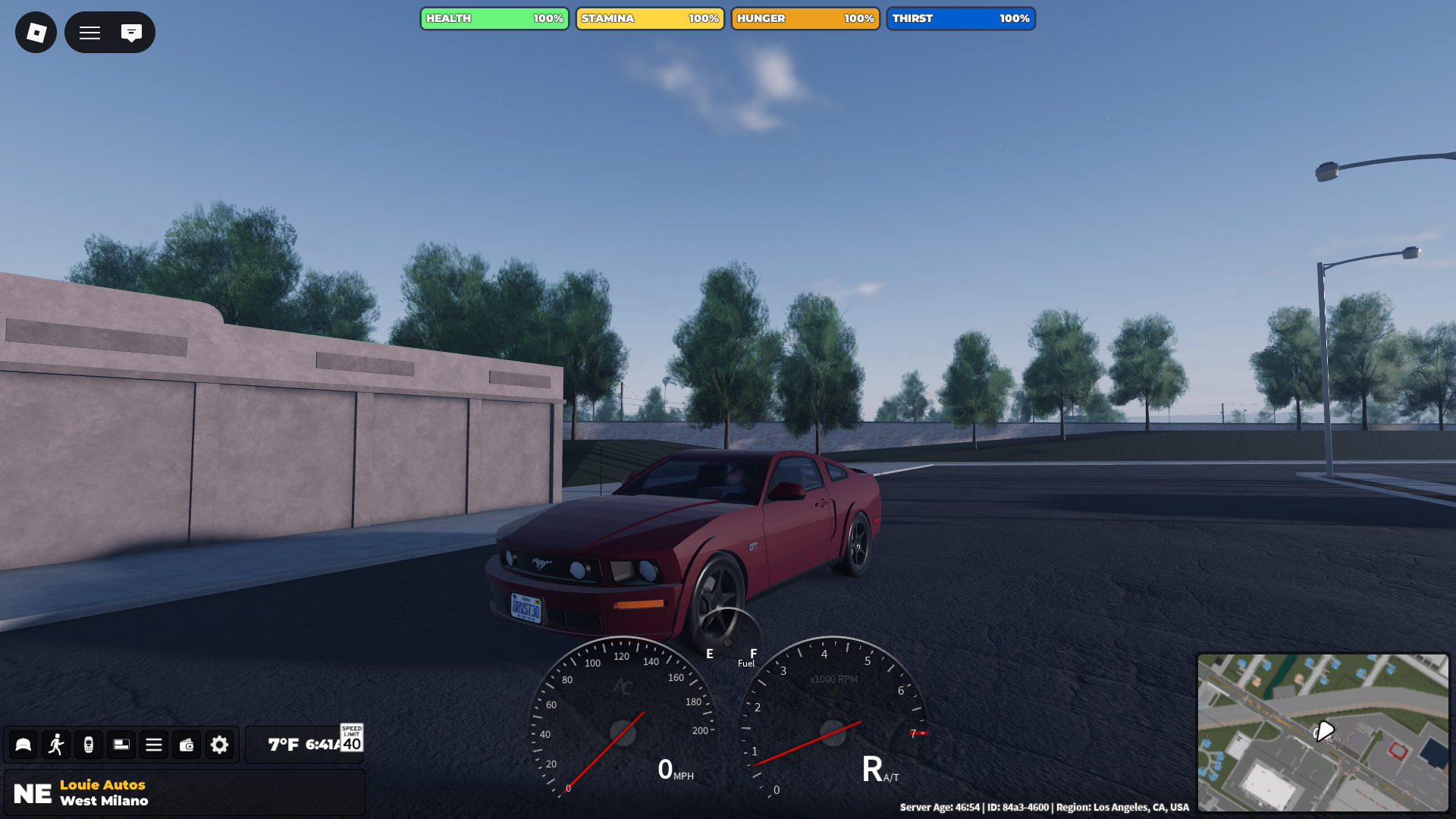
Task: Open the mobile phone
Action: [x=89, y=745]
